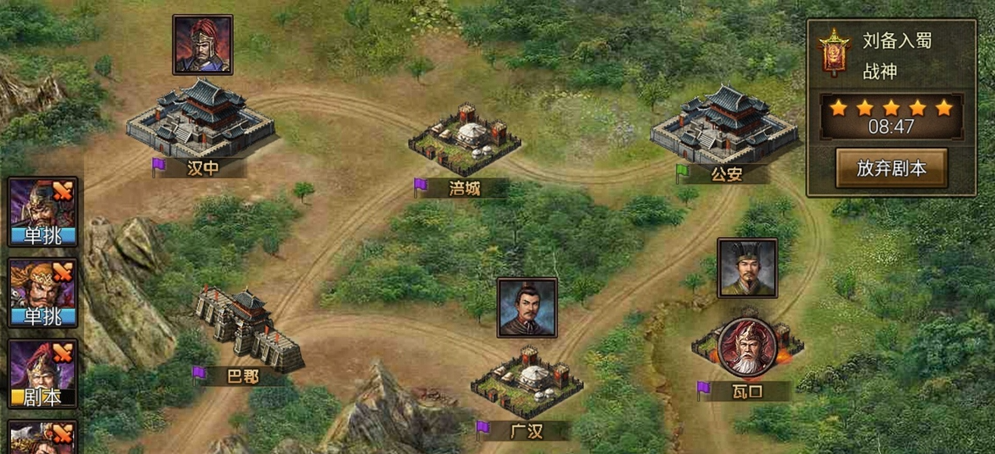Choose the 单挑 duel with the golden-haired general
Viewport: 995px width, 454px height.
(x=42, y=294)
